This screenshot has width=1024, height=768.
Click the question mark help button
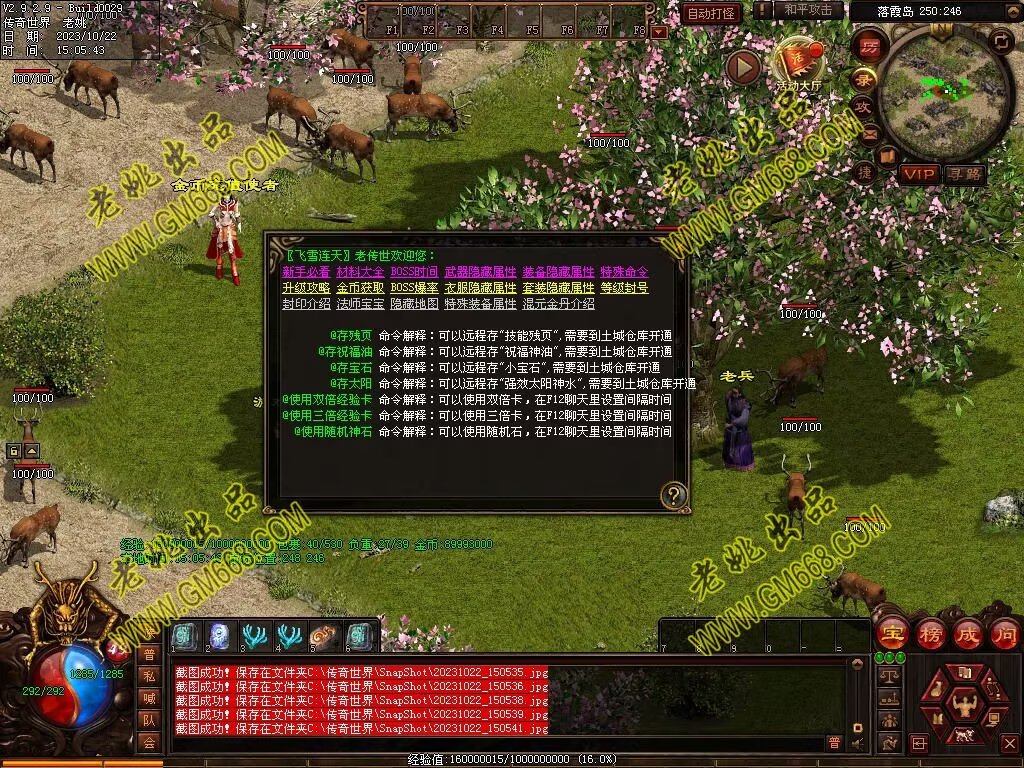(675, 494)
